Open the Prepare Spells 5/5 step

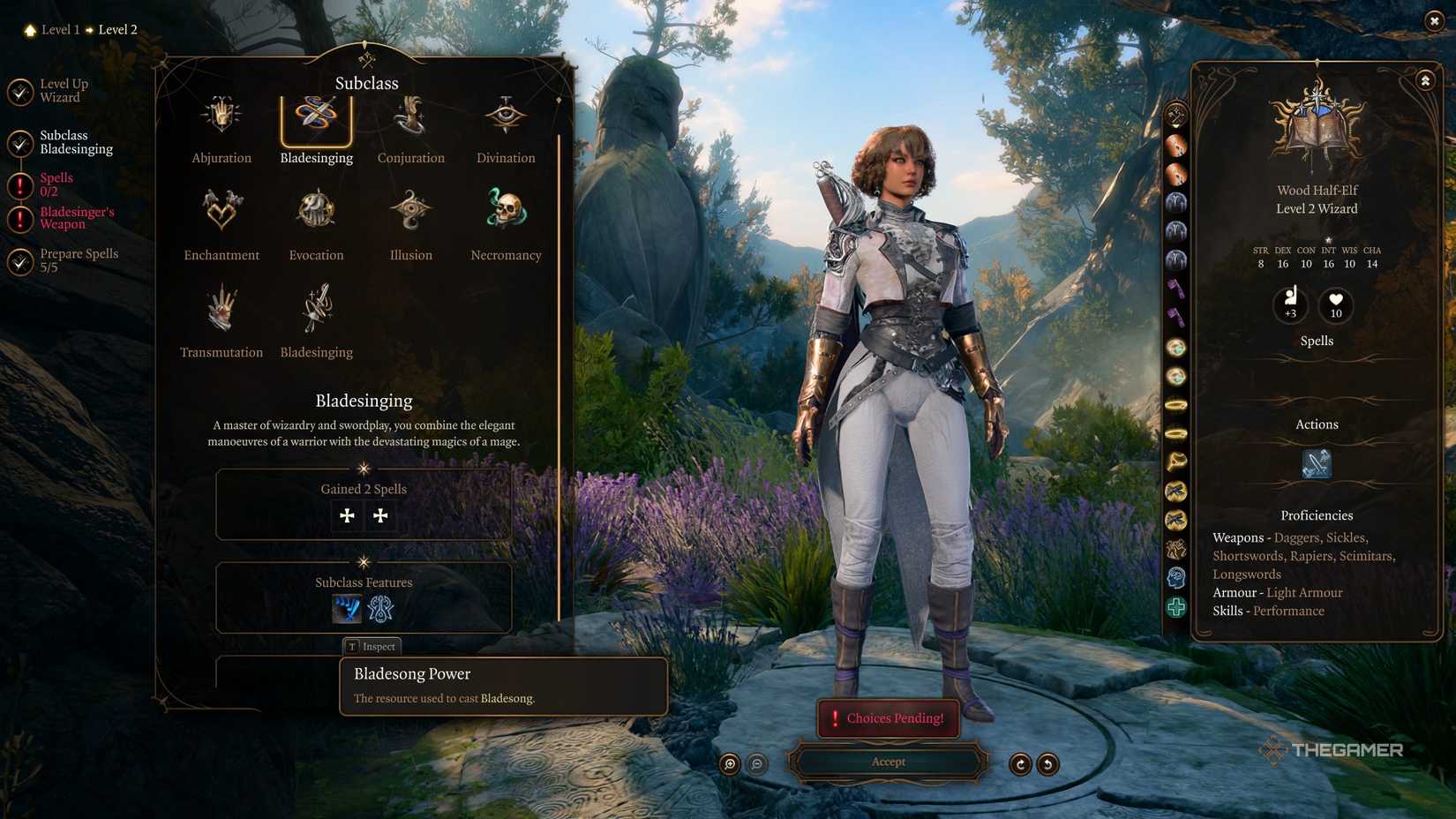point(79,259)
